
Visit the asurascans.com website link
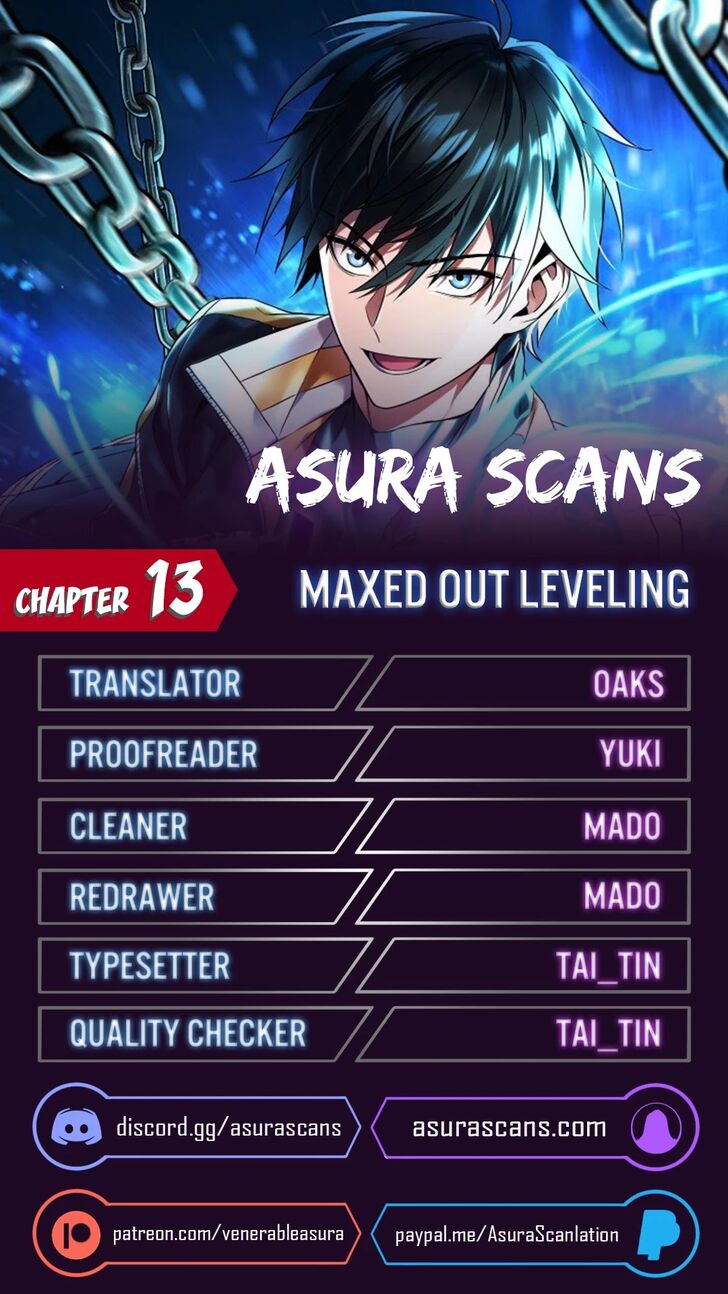509,1128
